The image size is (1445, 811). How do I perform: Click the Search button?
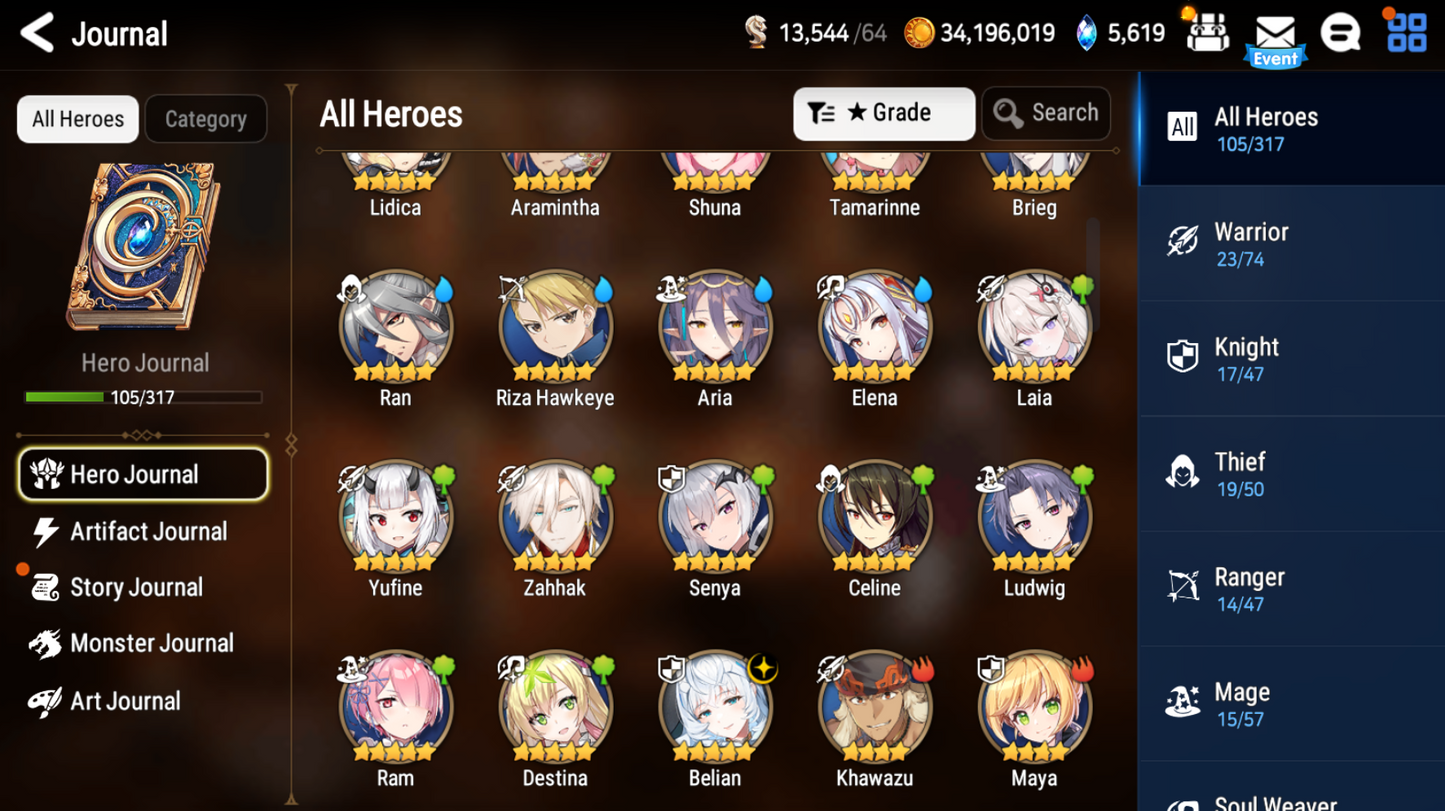tap(1046, 113)
